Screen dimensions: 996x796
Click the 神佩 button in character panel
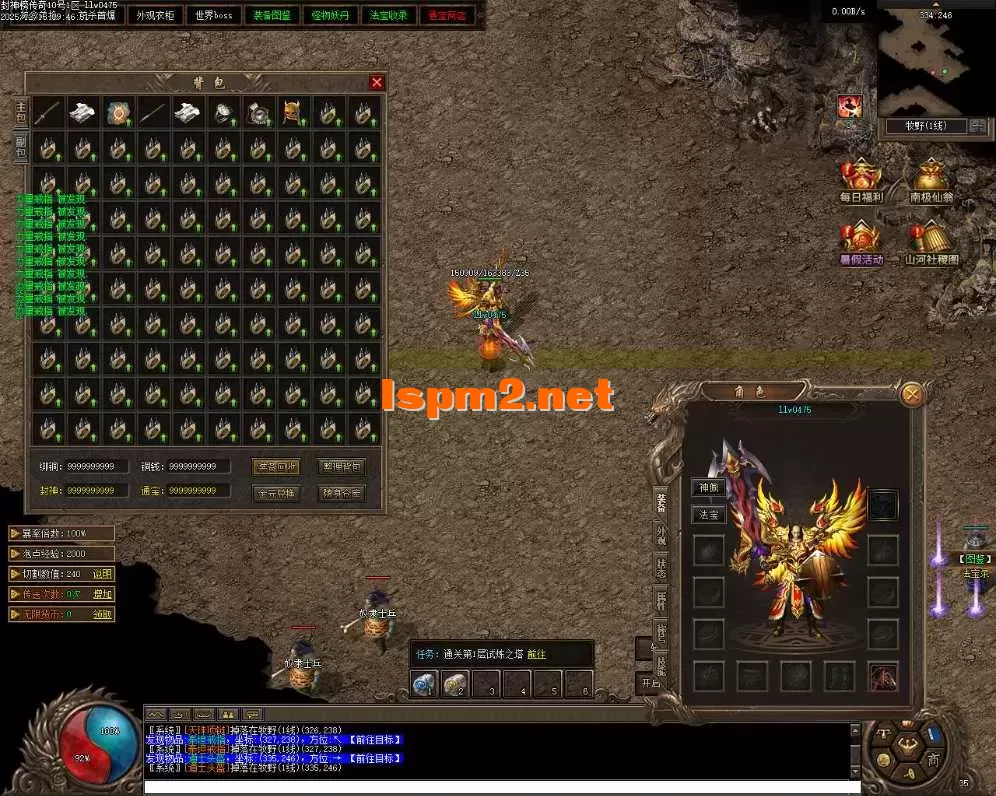click(709, 488)
